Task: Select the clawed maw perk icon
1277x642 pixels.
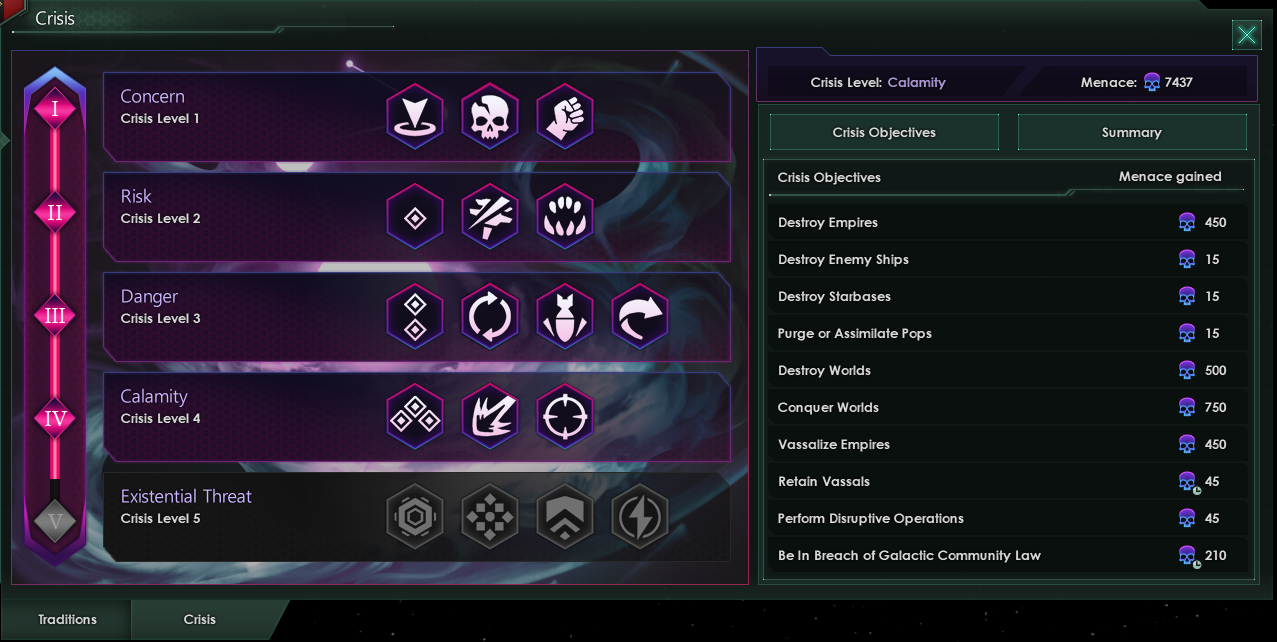Action: click(x=565, y=216)
